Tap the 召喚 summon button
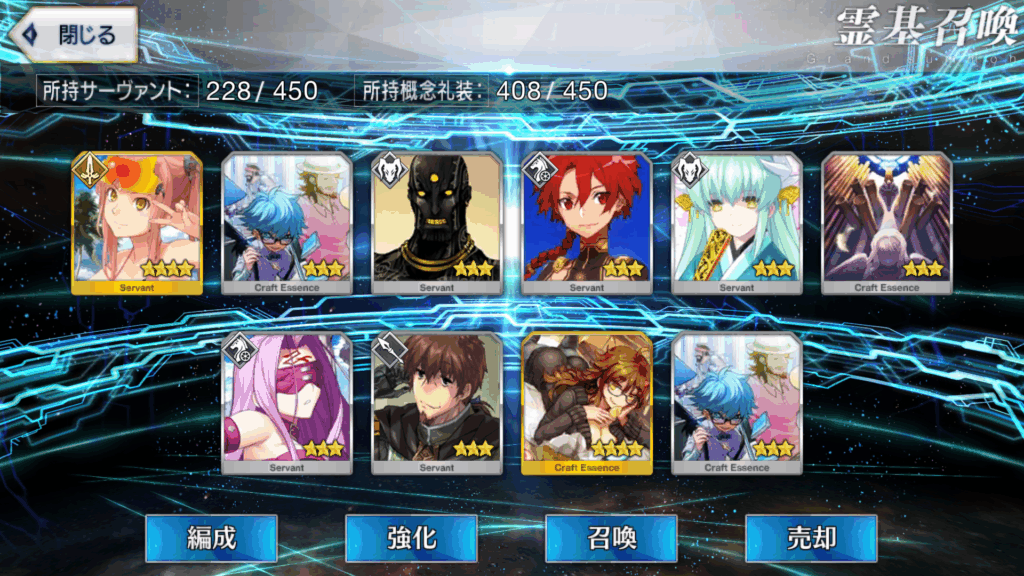The image size is (1024, 576). pyautogui.click(x=611, y=538)
